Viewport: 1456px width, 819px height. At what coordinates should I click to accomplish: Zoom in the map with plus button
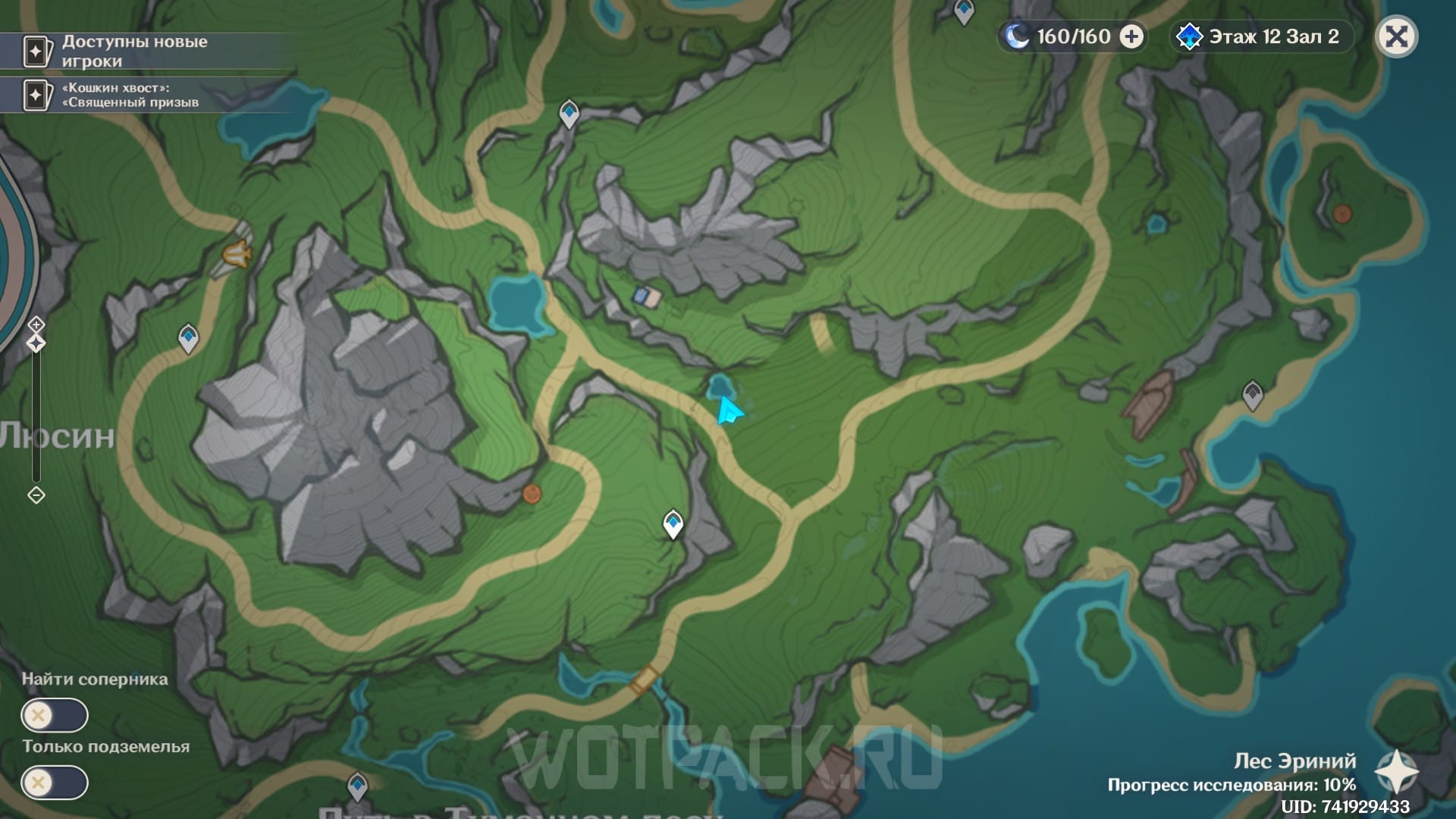(36, 325)
